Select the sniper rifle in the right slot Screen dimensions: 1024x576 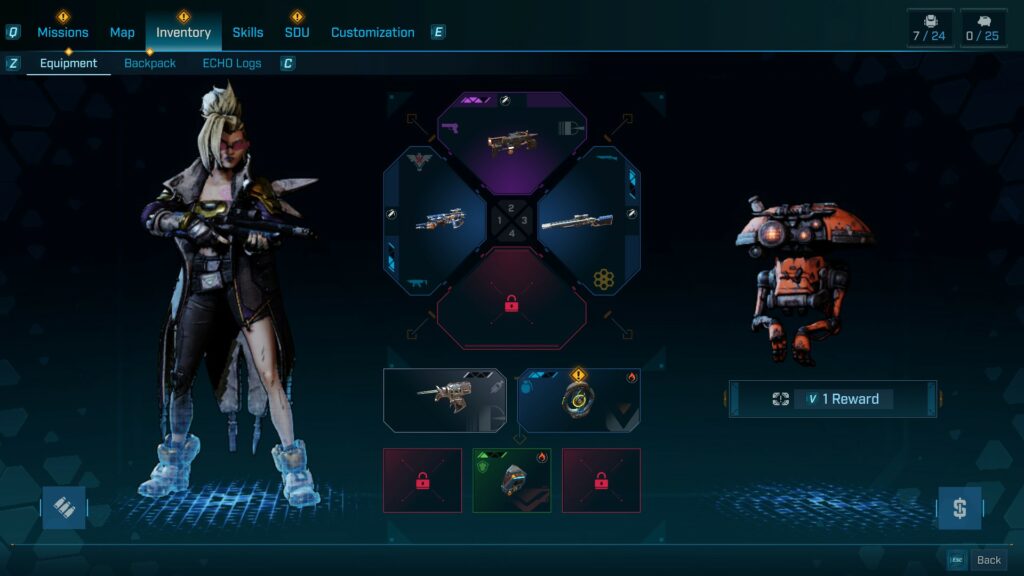pos(586,221)
